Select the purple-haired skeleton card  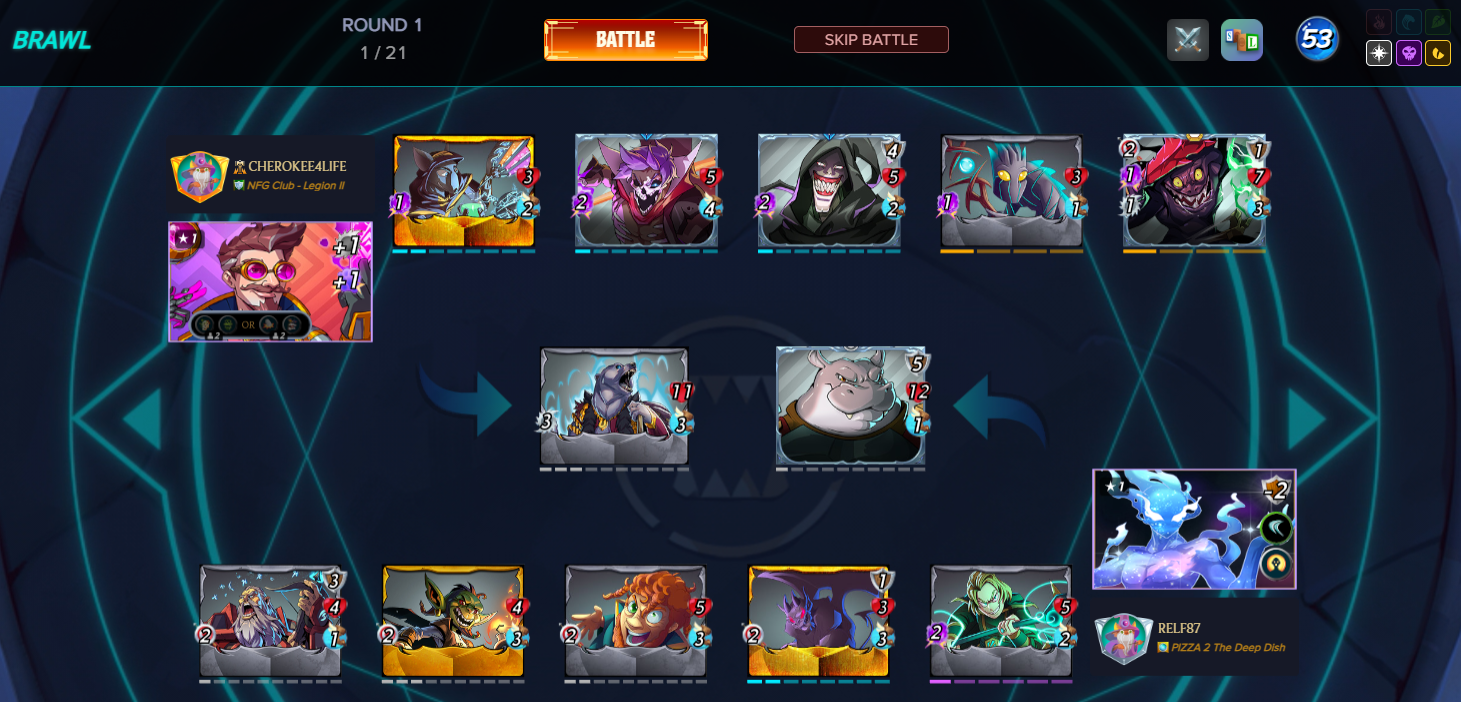647,191
